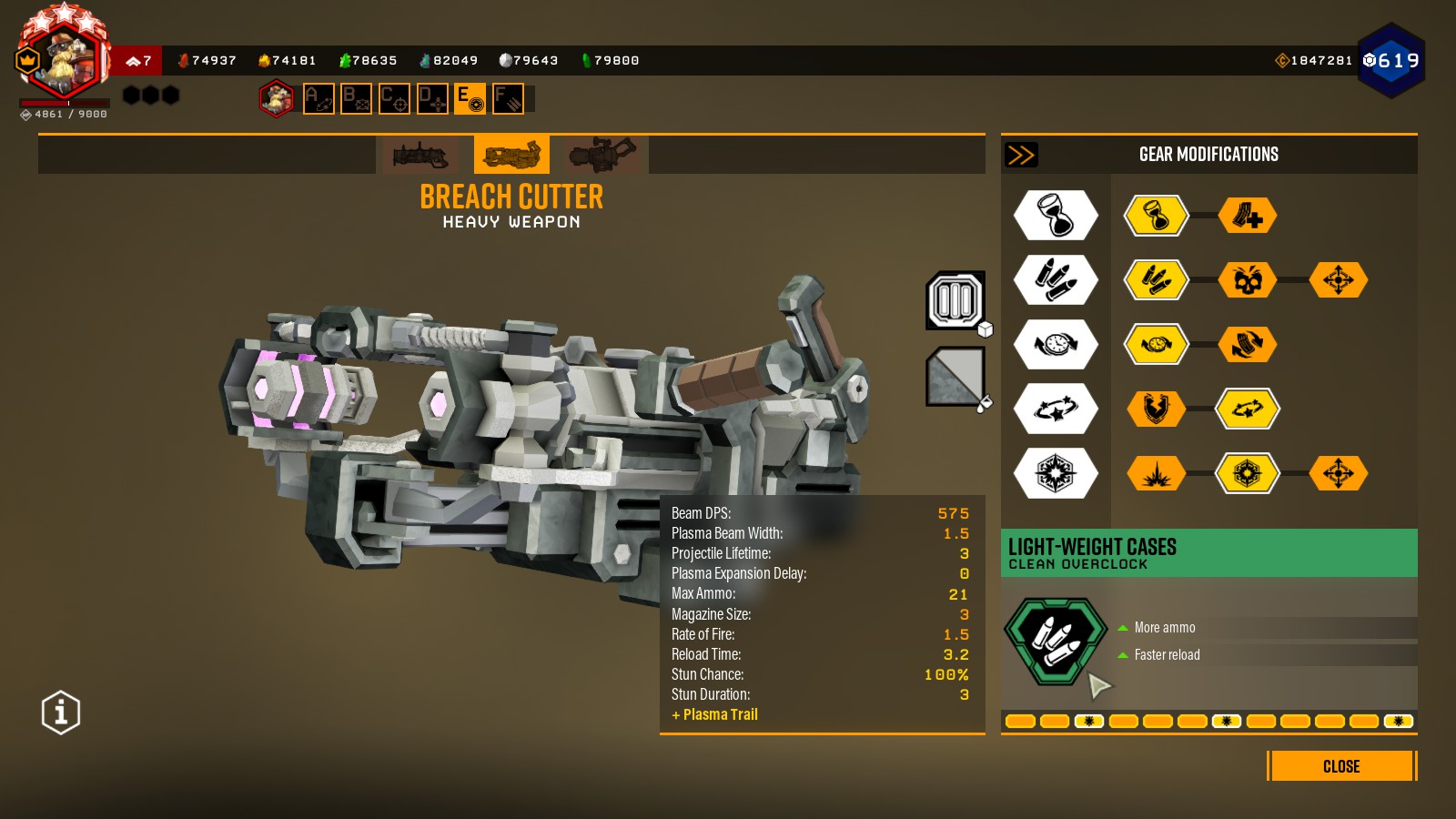Screen dimensions: 1456x819
Task: Select the white bullets tier icon
Action: (x=1056, y=280)
